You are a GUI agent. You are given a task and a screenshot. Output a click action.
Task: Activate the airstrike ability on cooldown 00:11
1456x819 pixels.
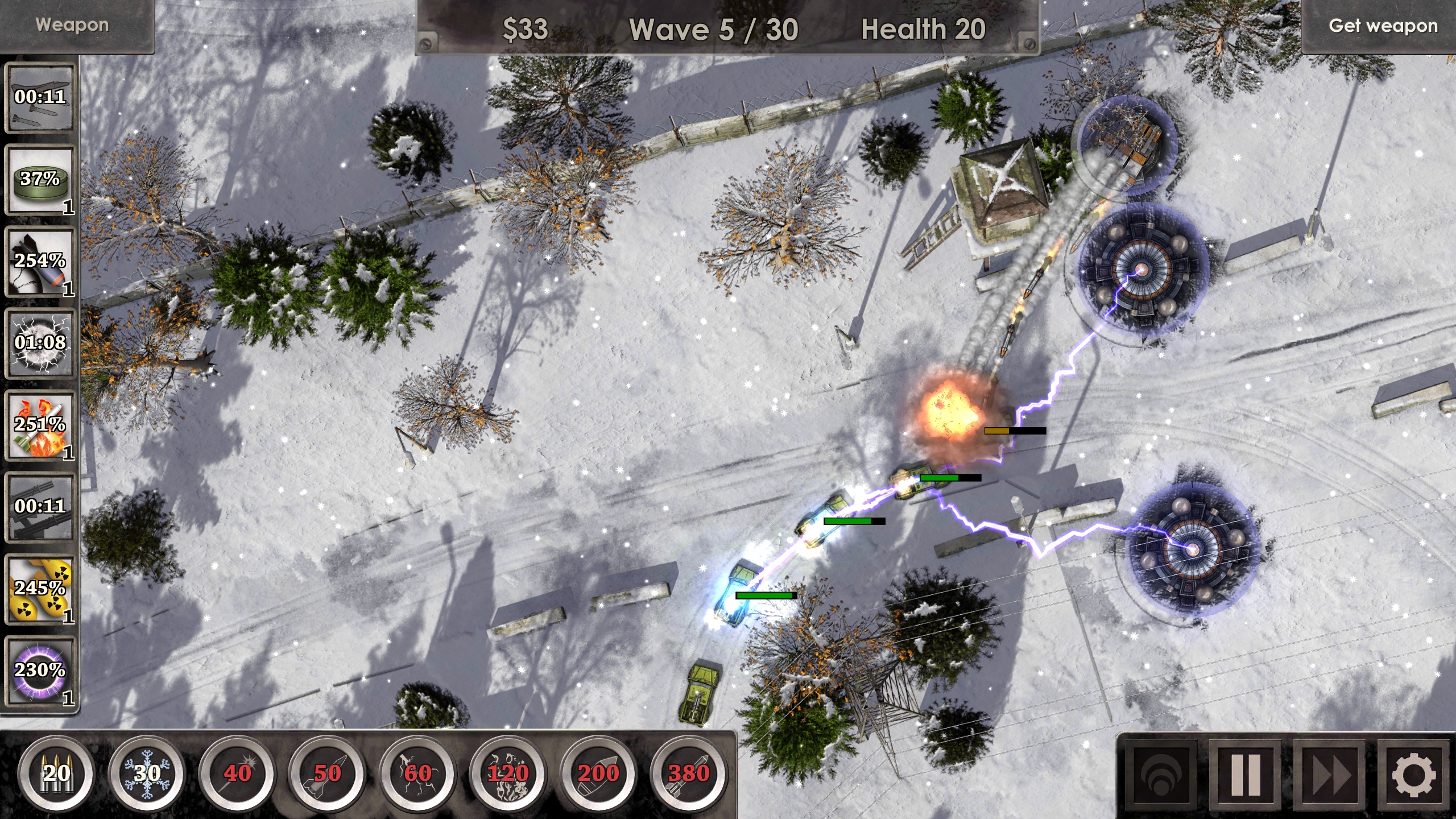(x=40, y=97)
